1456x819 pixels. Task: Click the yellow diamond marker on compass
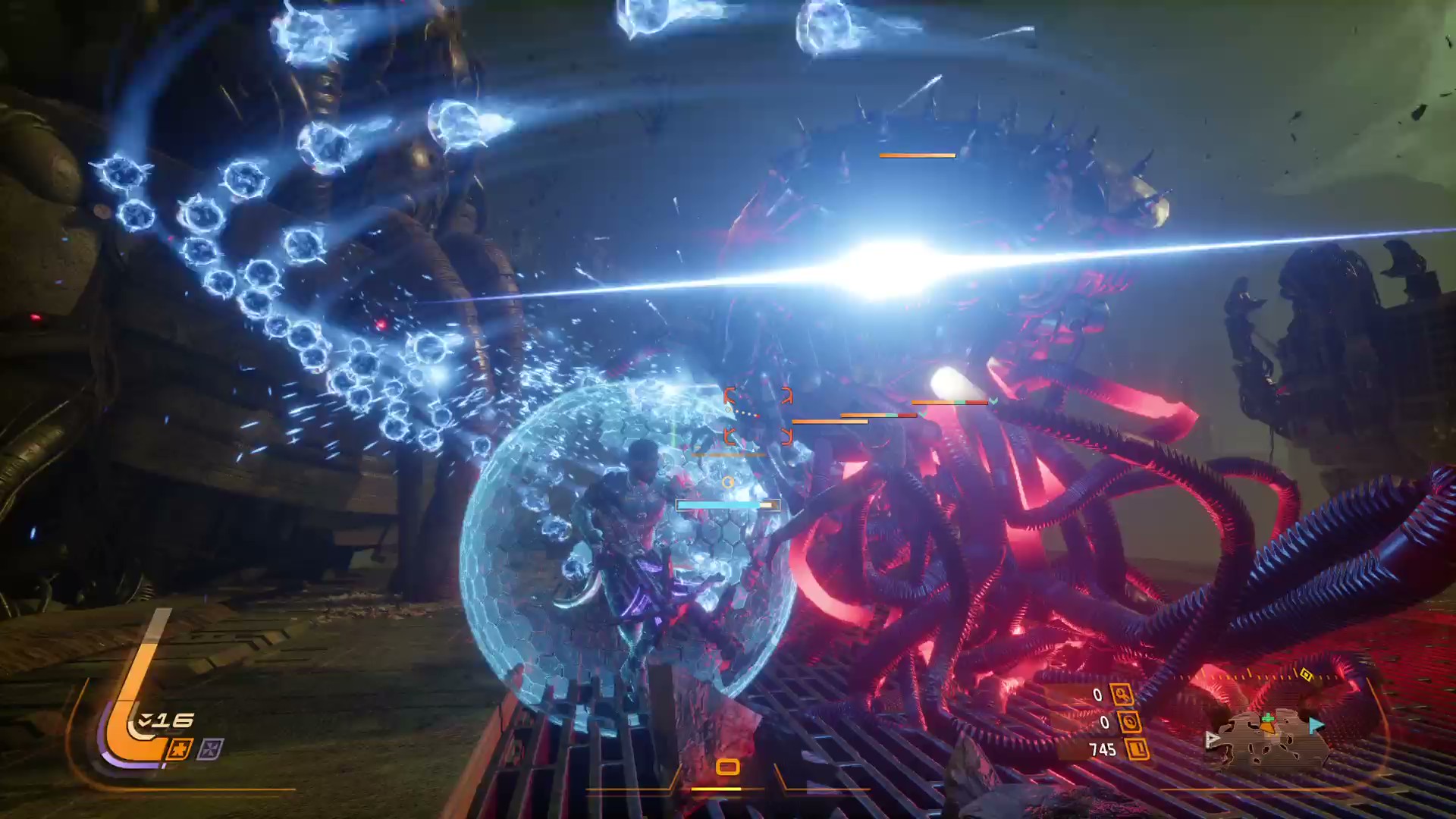pyautogui.click(x=1306, y=673)
